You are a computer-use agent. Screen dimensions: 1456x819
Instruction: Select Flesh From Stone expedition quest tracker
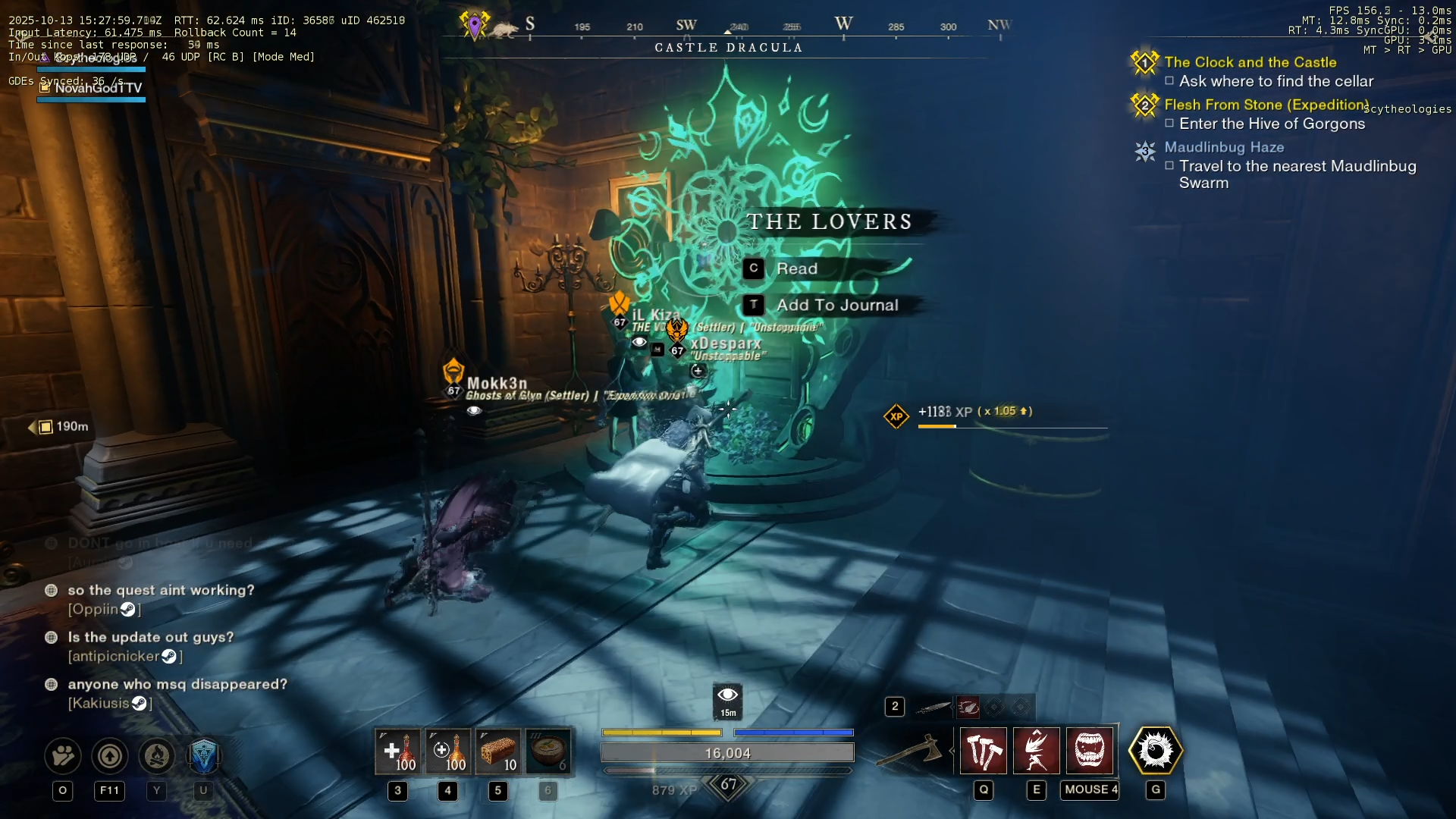click(1266, 105)
